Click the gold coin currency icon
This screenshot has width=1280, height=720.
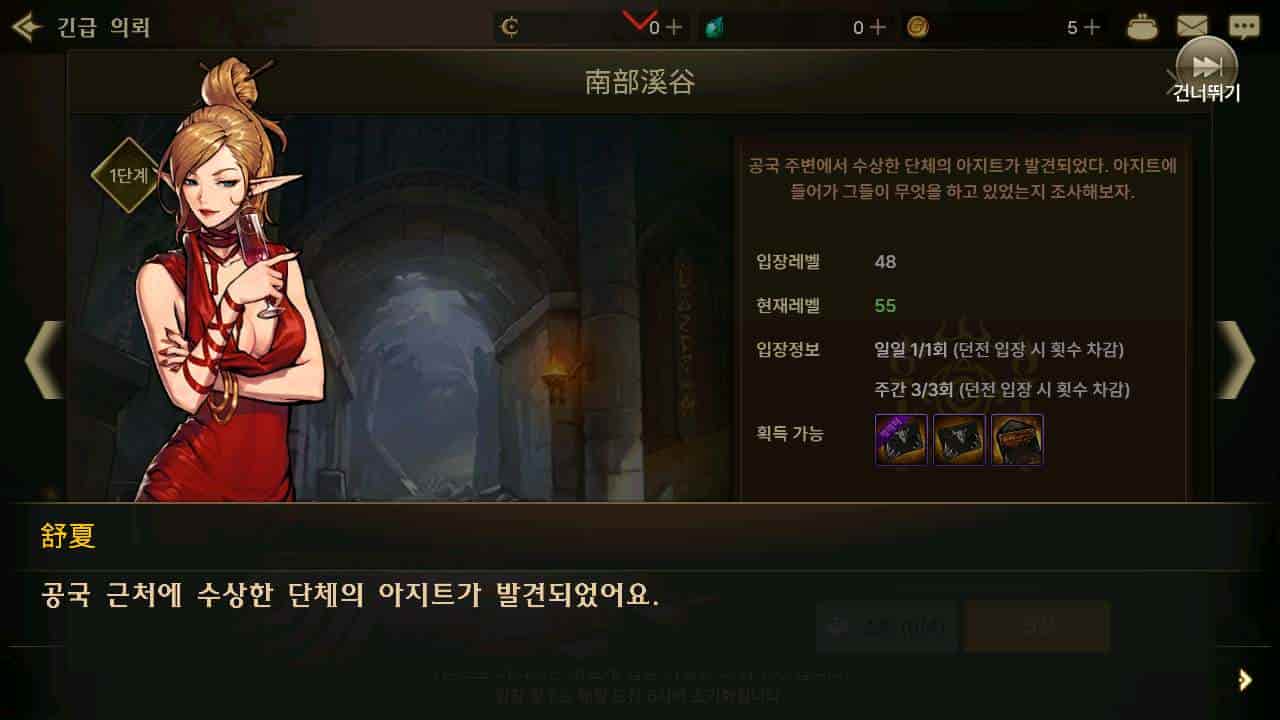point(917,27)
